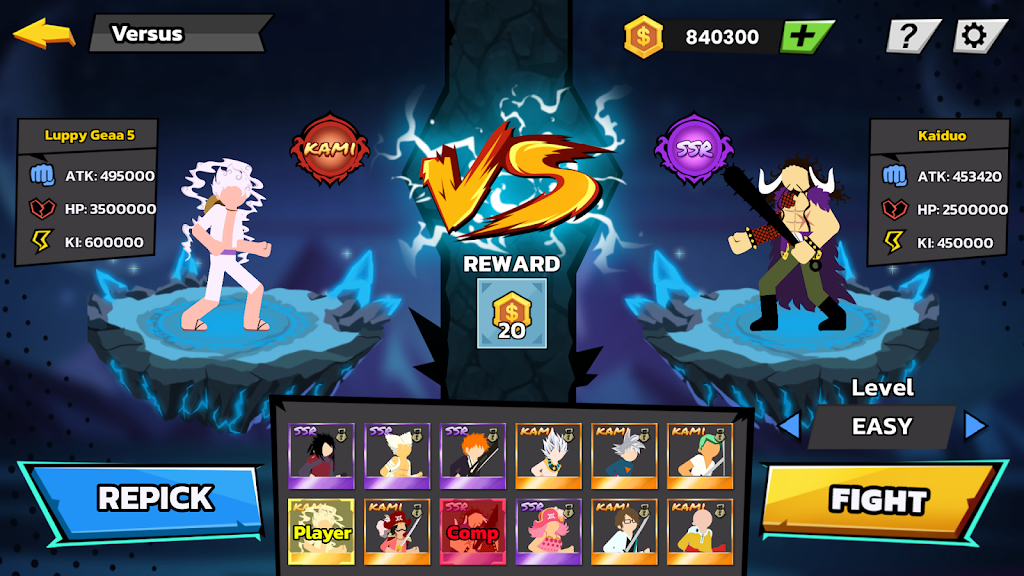Start the match with FIGHT

(878, 500)
